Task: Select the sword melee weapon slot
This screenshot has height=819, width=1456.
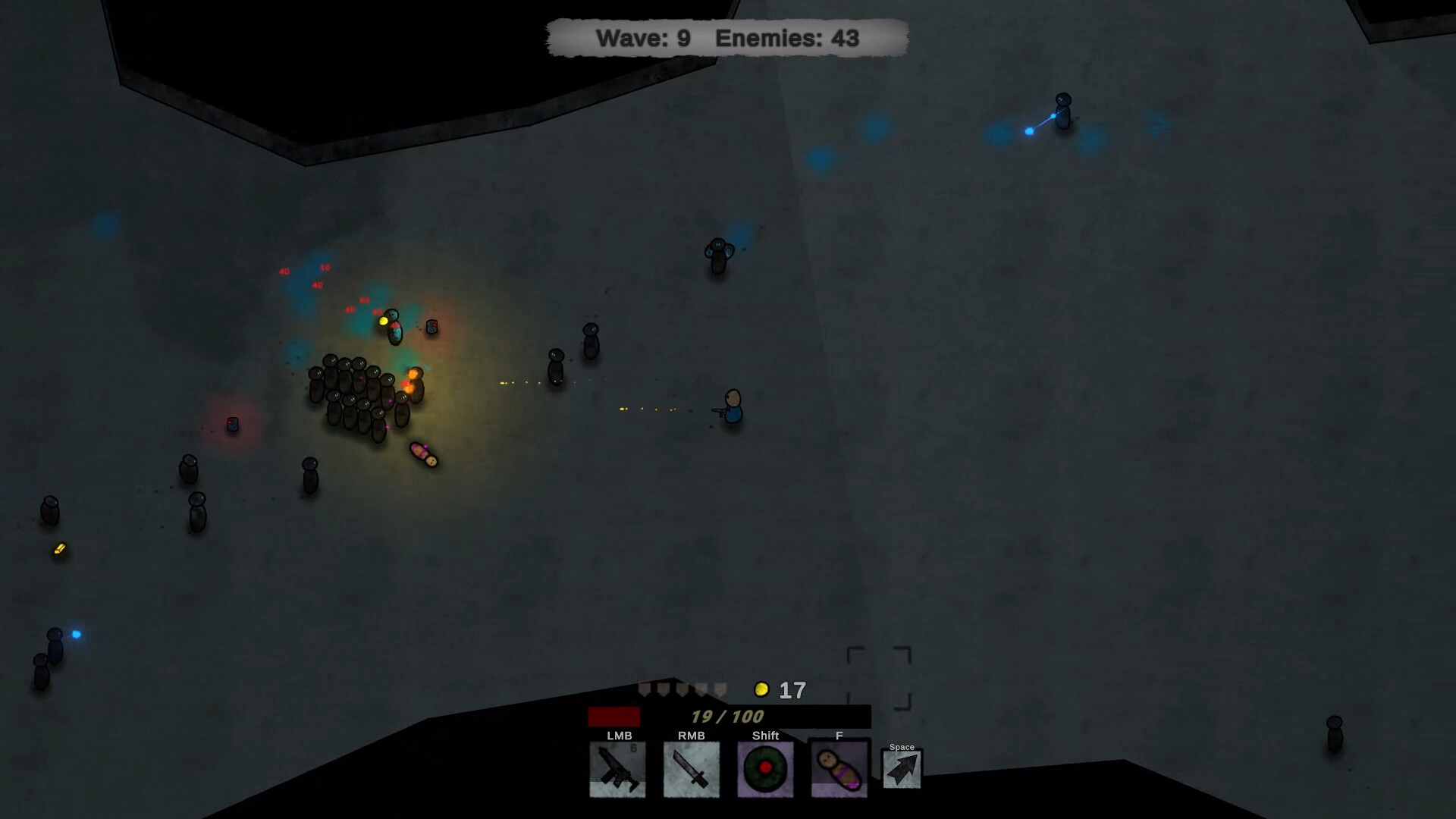Action: tap(692, 770)
